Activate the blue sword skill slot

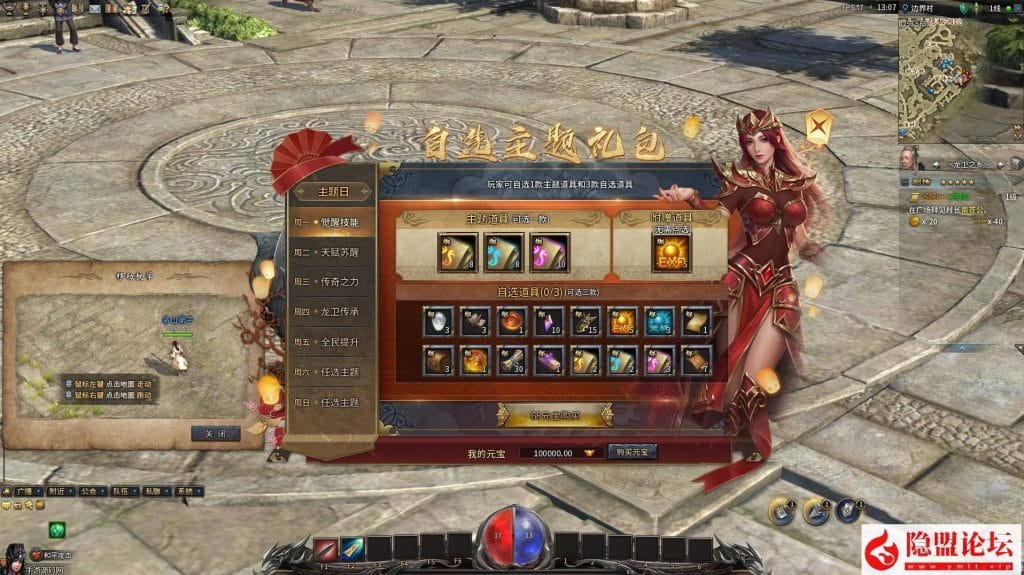[352, 548]
